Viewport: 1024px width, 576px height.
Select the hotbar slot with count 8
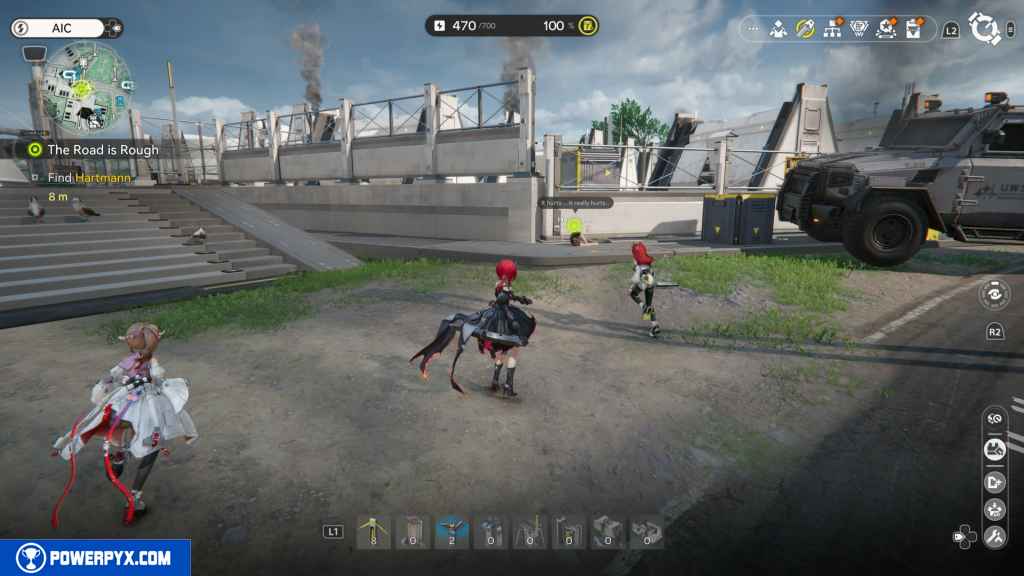point(373,532)
